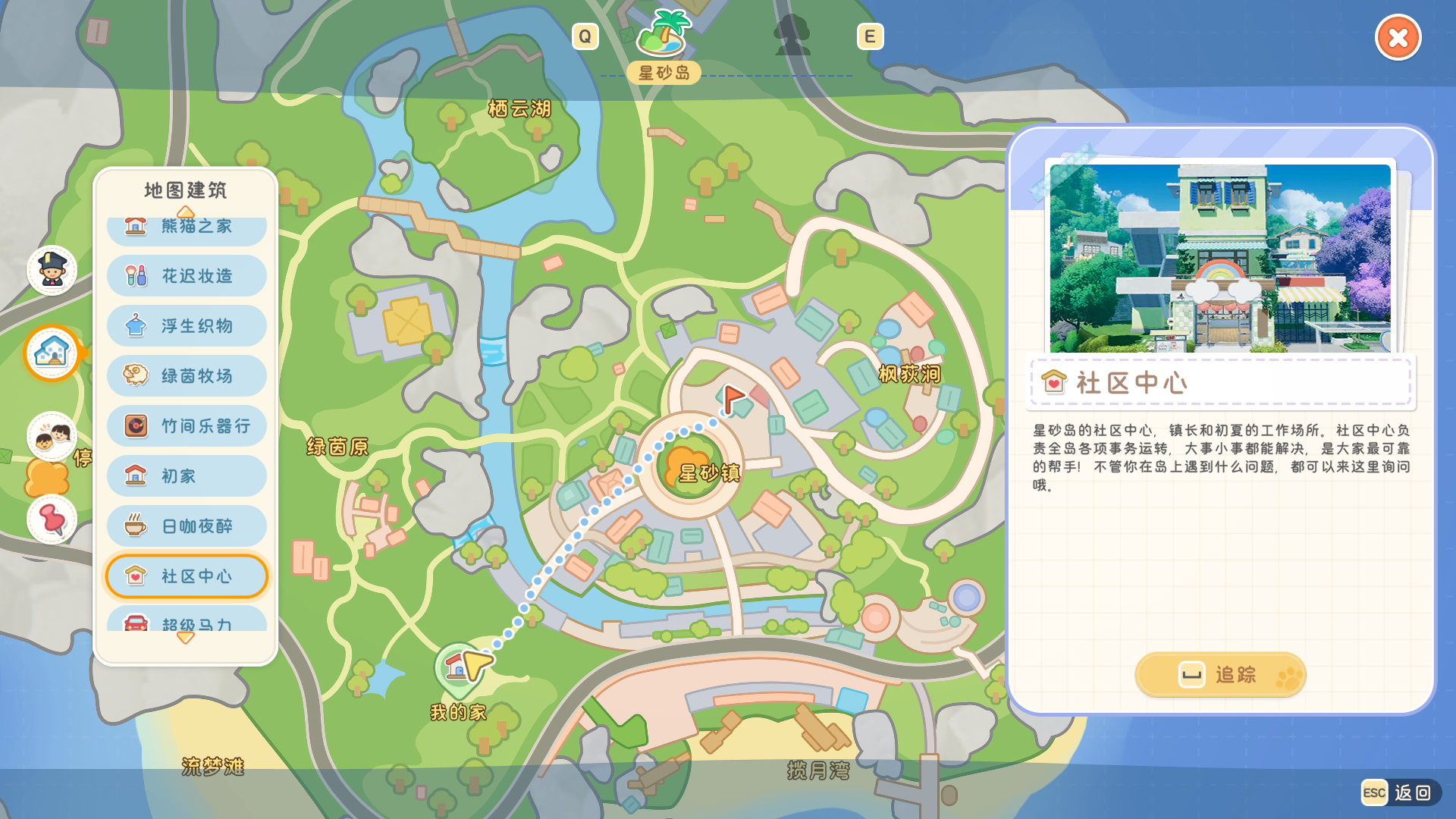The width and height of the screenshot is (1456, 819).
Task: Click the coffee cup icon next to 日咖夜醉
Action: point(133,526)
